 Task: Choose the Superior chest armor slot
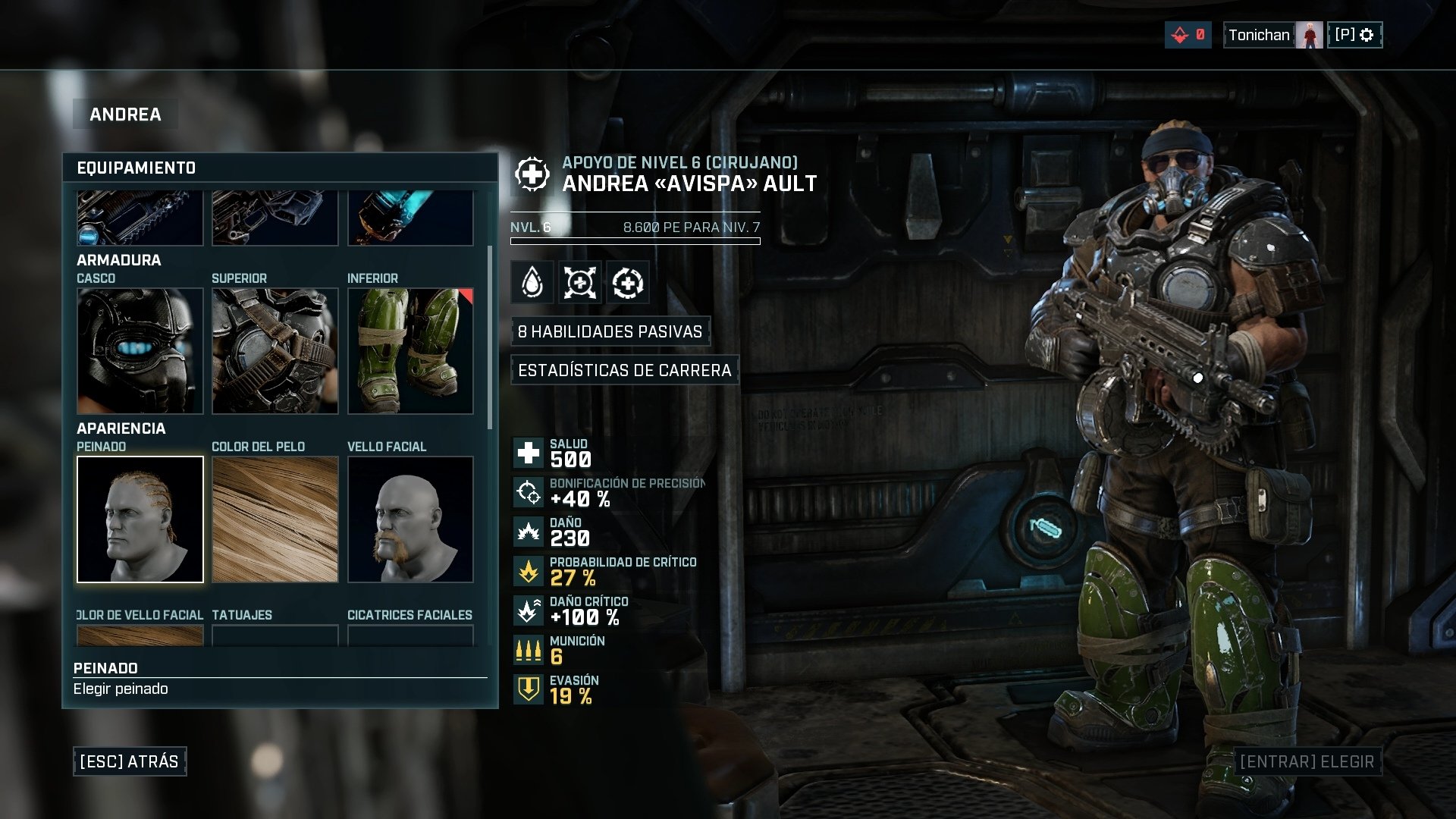pyautogui.click(x=275, y=351)
